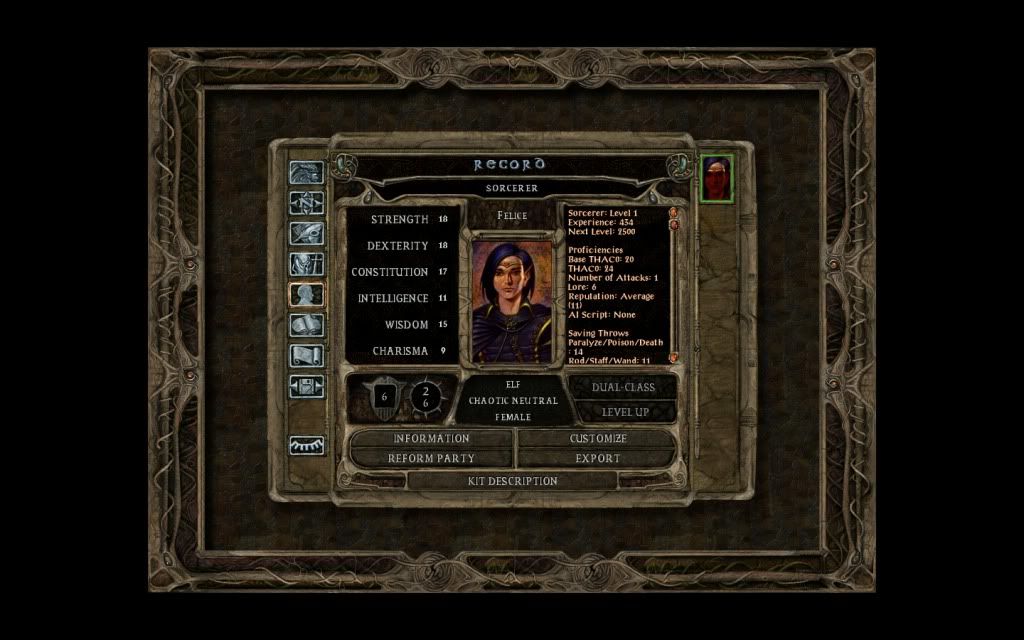
Task: Return to game via dragon icon
Action: [306, 173]
